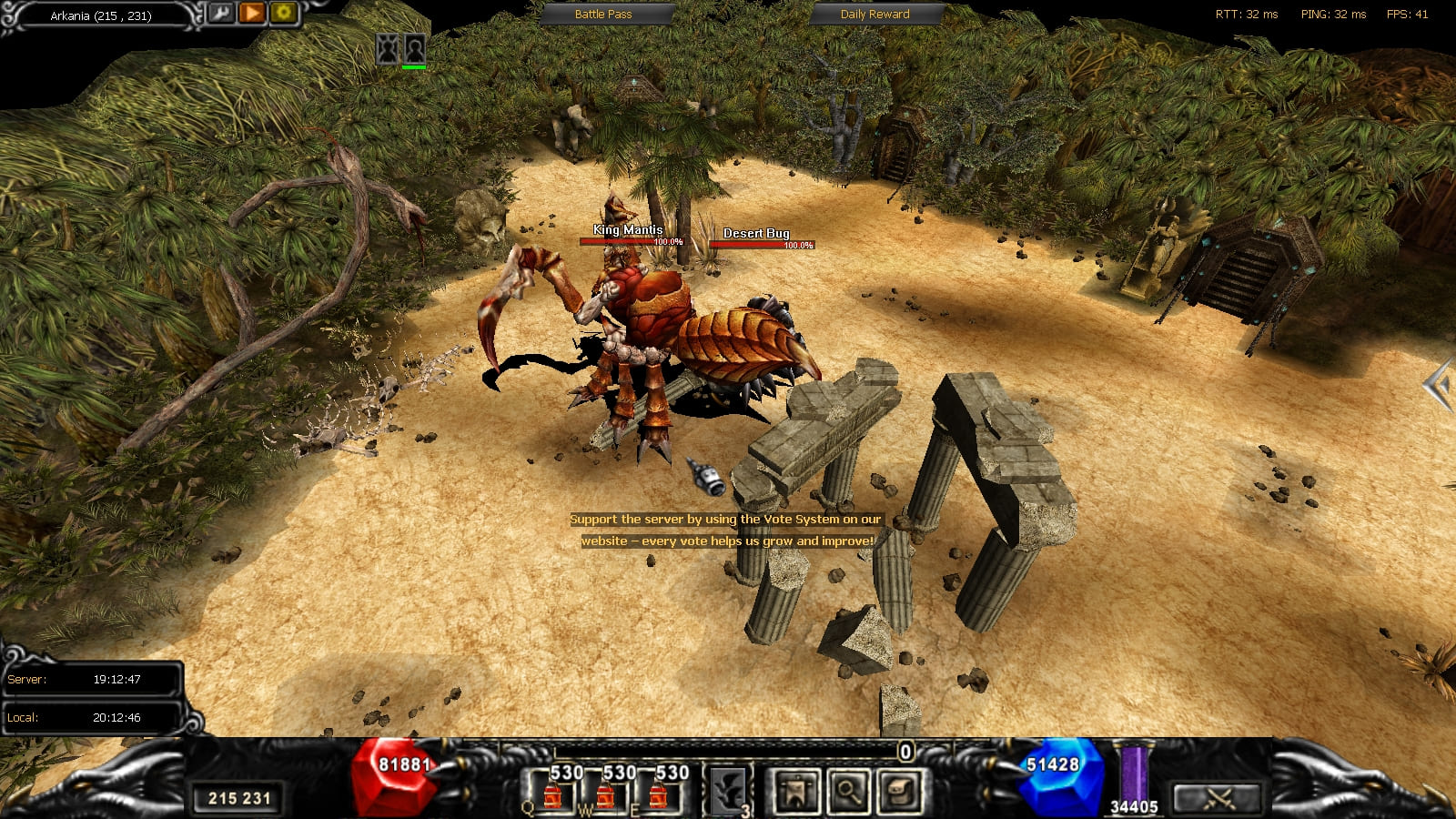Open the character banner icon
Image resolution: width=1456 pixels, height=819 pixels.
(x=795, y=790)
